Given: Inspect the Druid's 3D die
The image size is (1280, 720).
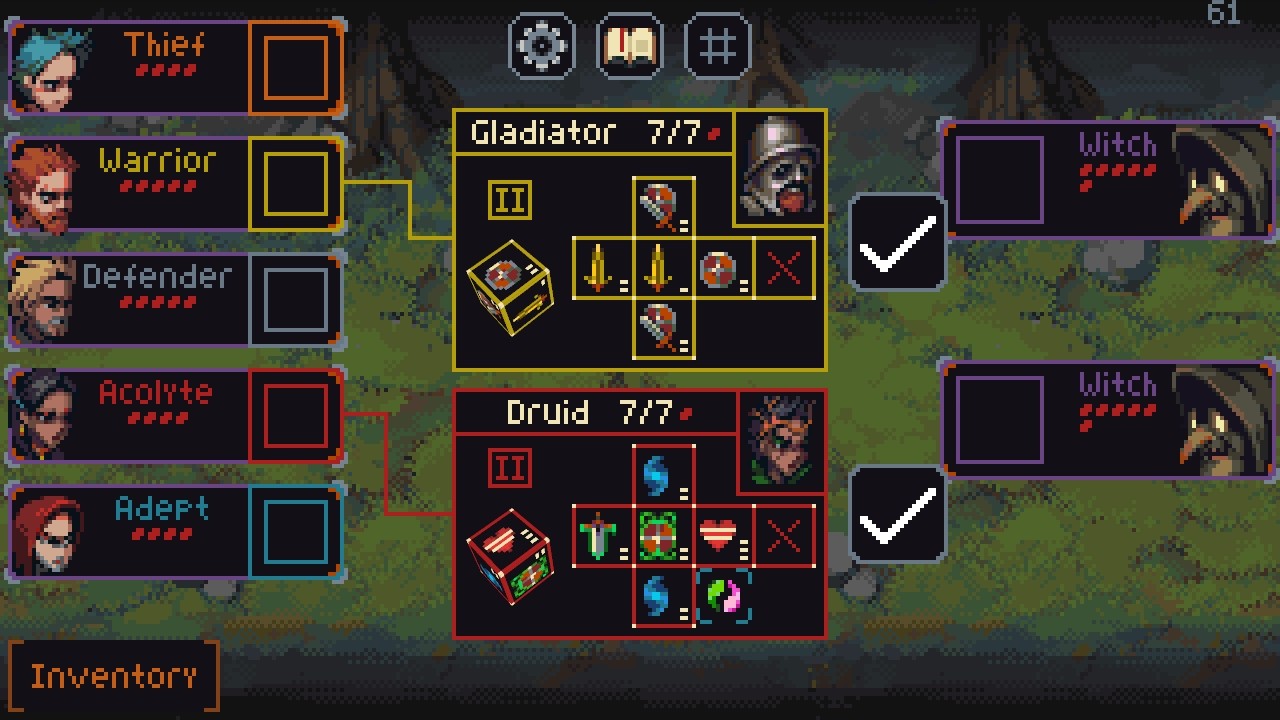Looking at the screenshot, I should click(x=509, y=556).
